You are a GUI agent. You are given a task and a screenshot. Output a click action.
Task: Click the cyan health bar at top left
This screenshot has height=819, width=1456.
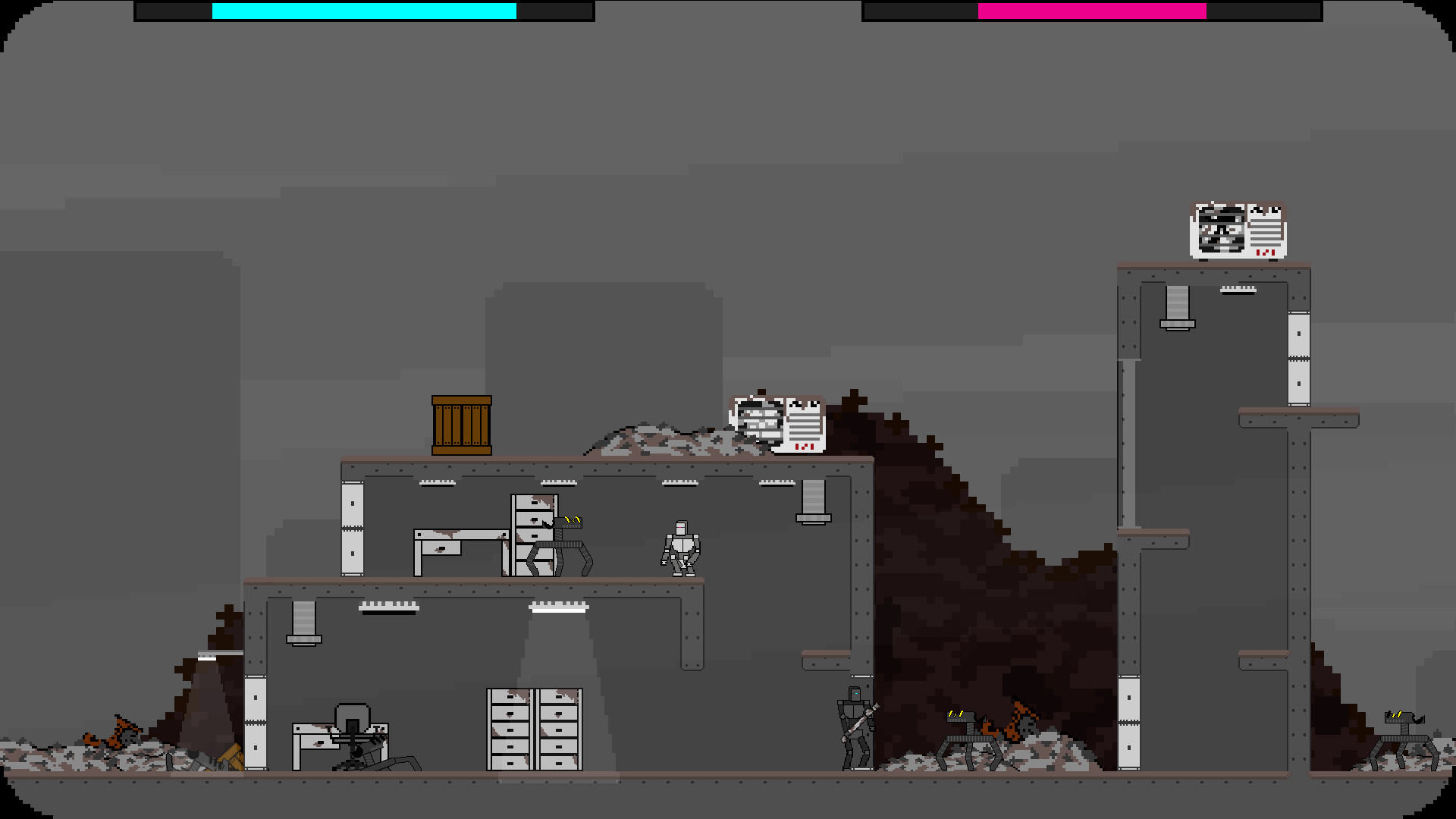(364, 12)
